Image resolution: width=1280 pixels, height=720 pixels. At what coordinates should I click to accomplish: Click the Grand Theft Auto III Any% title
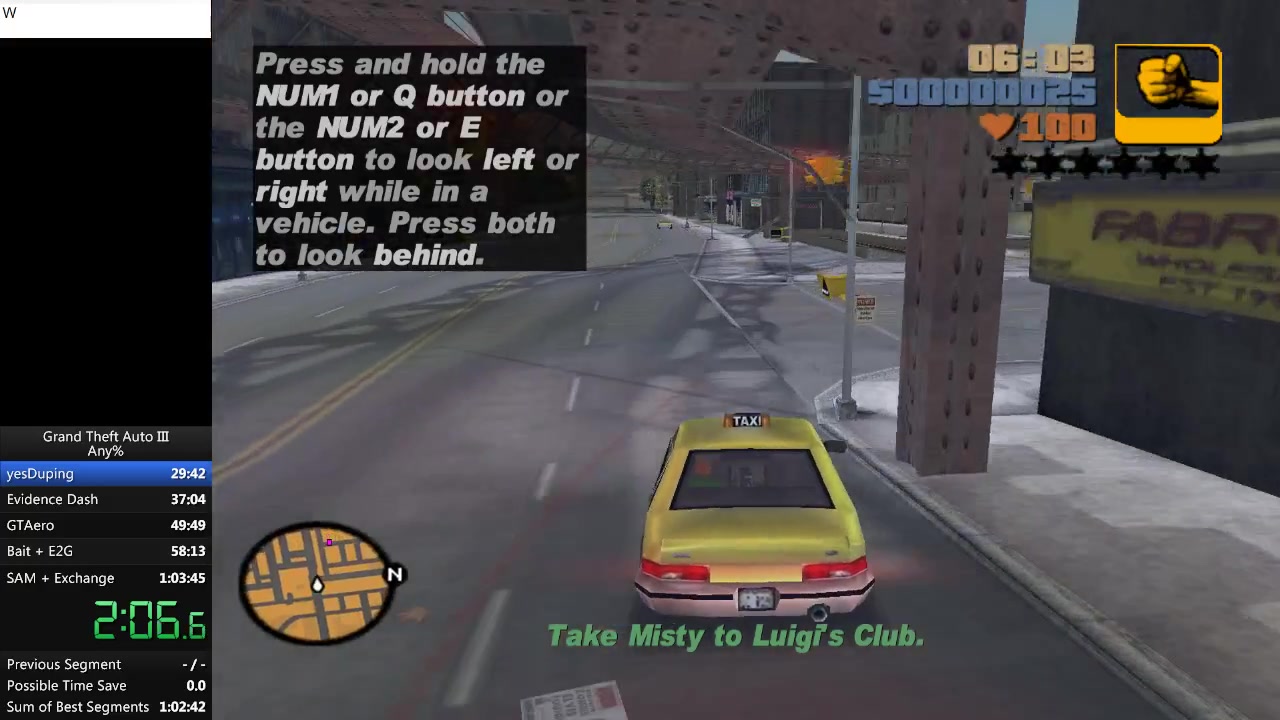(x=105, y=443)
